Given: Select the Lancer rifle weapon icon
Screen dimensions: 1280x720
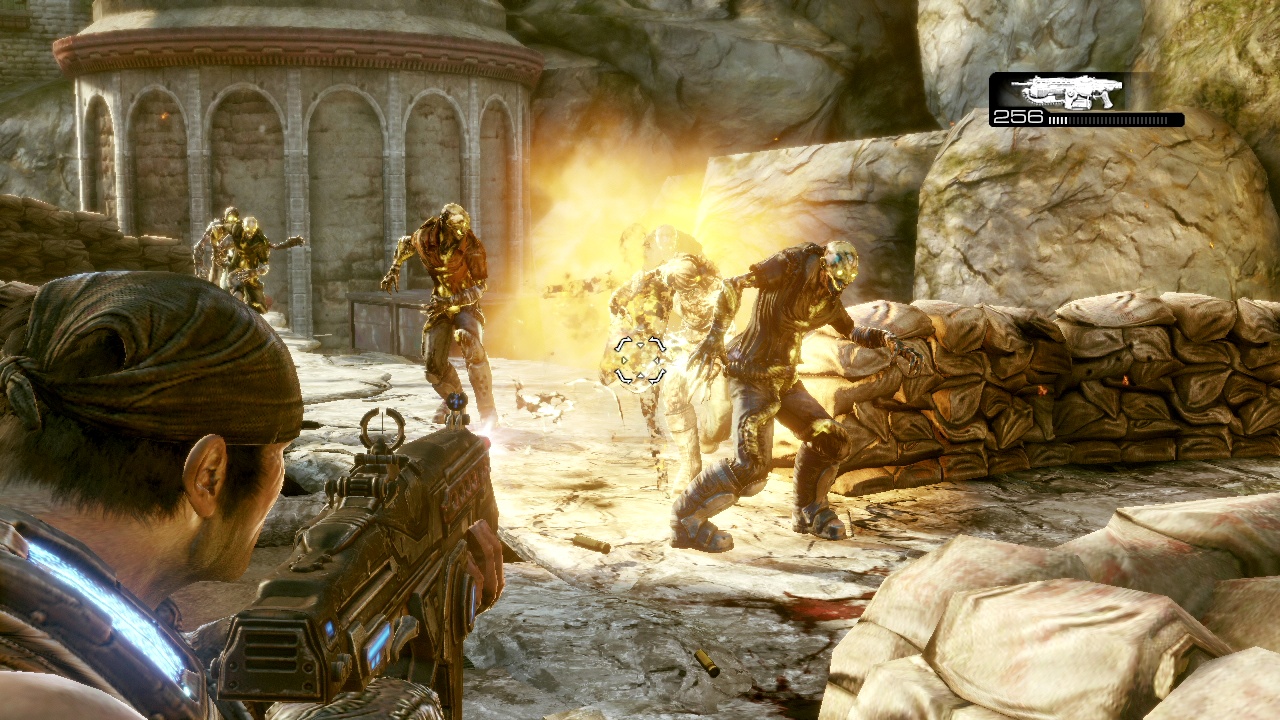Looking at the screenshot, I should tap(1066, 92).
